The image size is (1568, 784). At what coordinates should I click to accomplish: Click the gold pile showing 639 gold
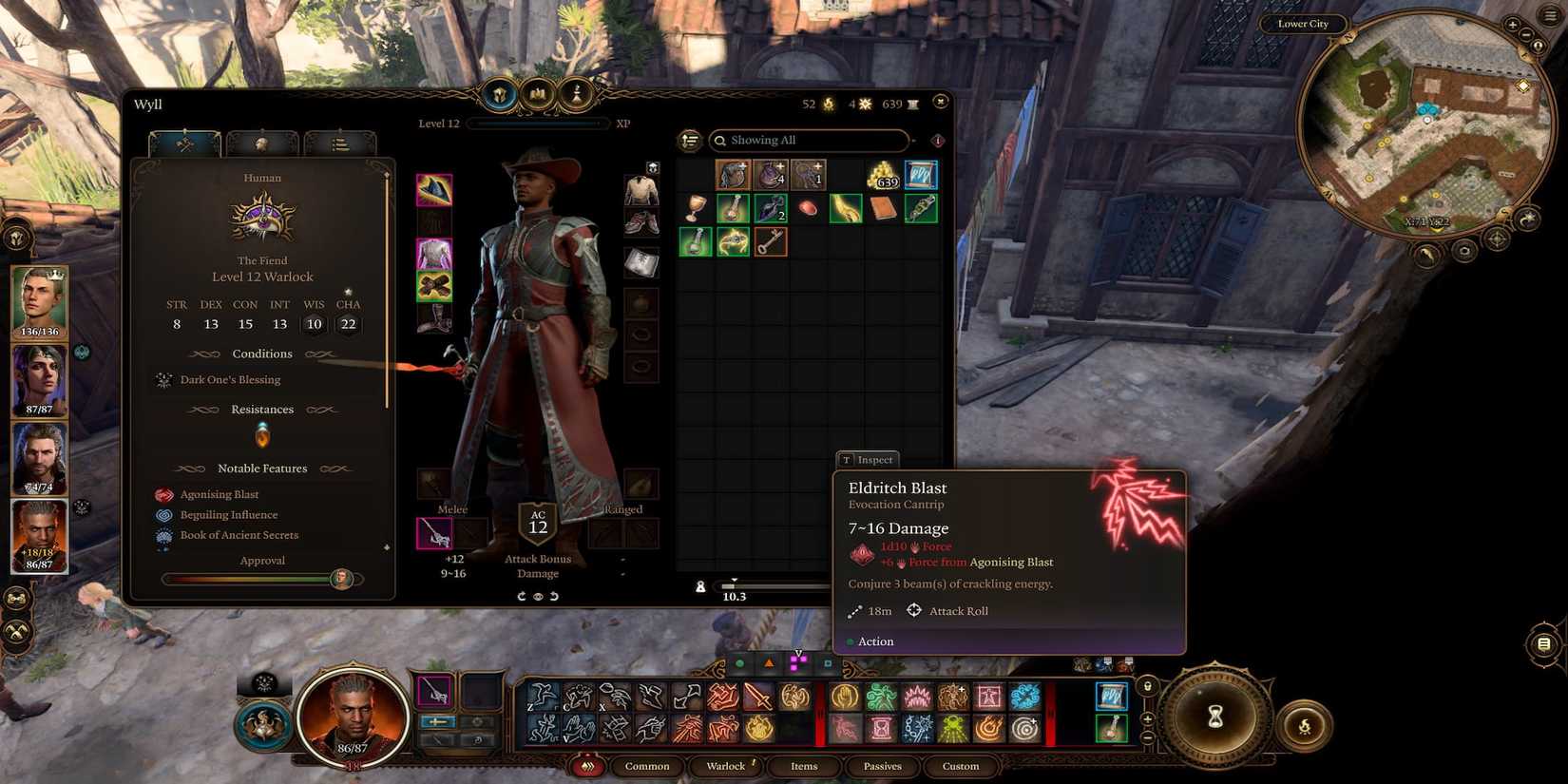[x=882, y=176]
